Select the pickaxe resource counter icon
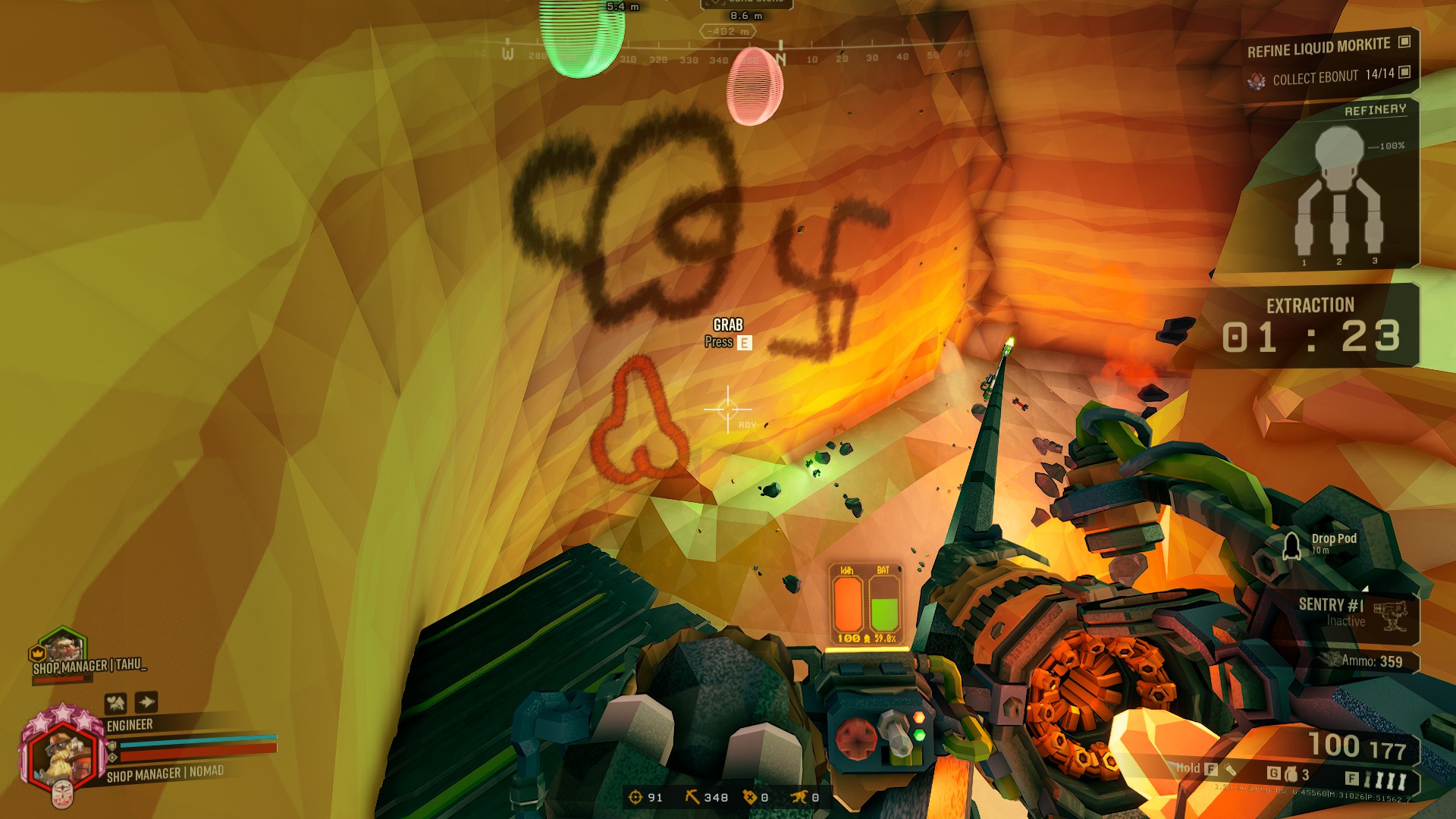 tap(692, 797)
